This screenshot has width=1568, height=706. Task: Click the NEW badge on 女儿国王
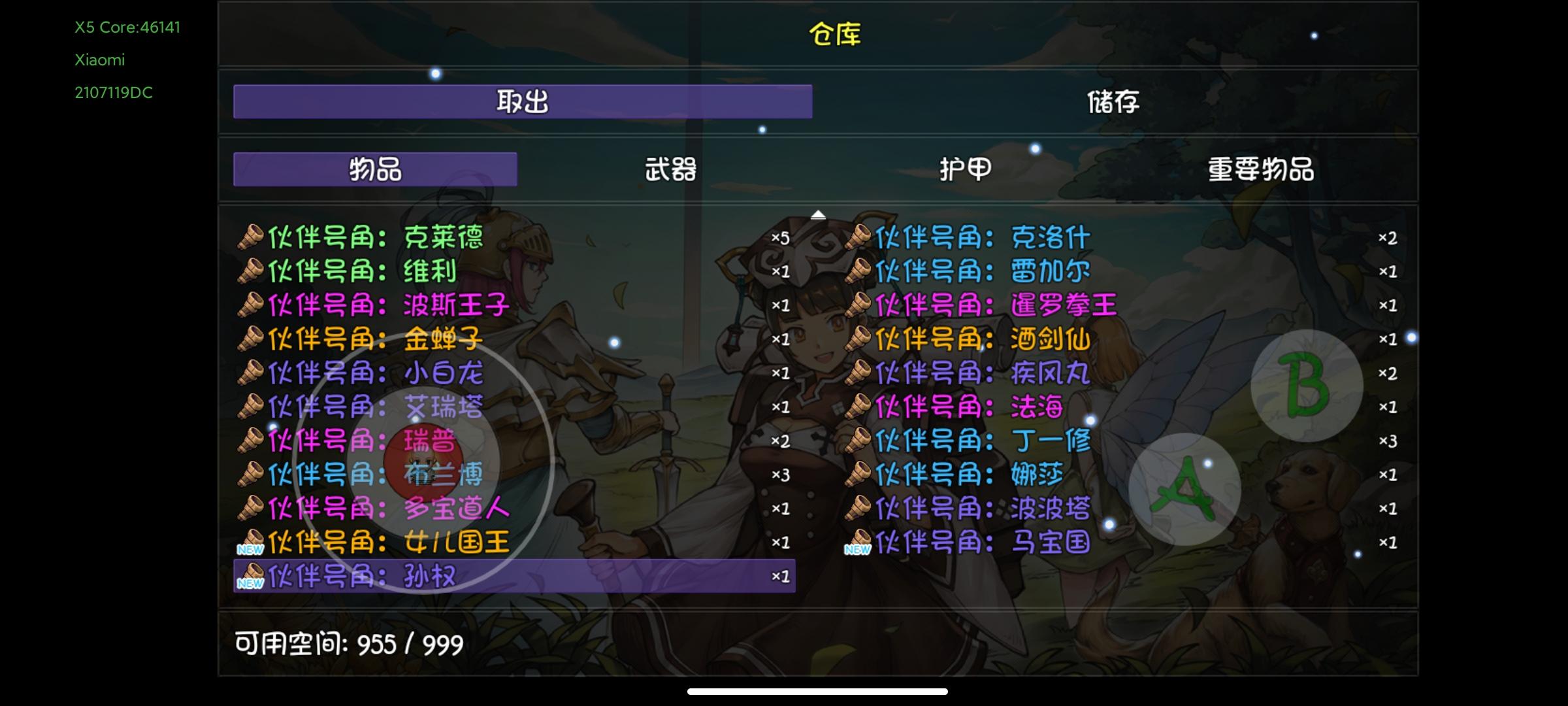click(x=251, y=548)
